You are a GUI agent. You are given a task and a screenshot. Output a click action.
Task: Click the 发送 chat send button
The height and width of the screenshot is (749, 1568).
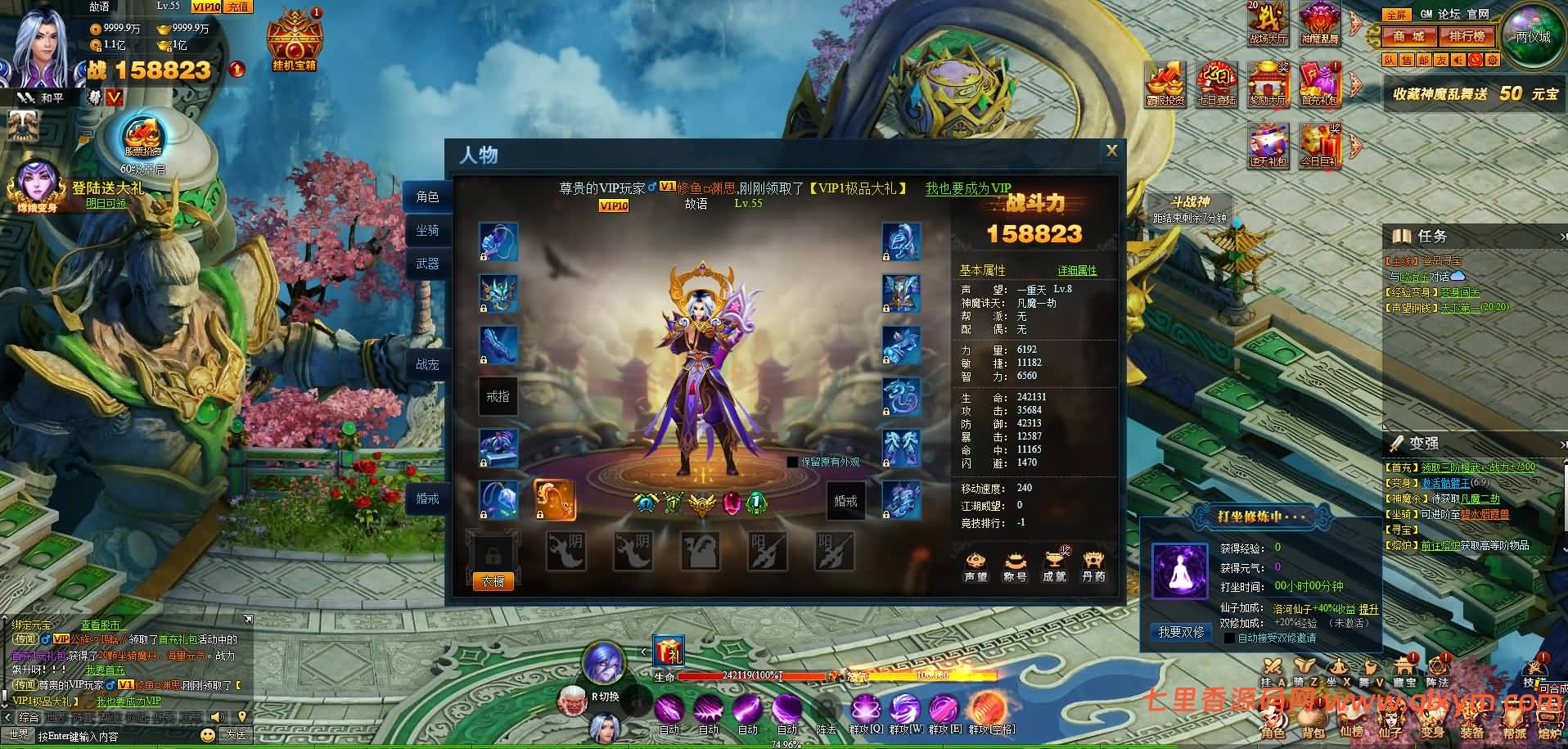(x=236, y=734)
